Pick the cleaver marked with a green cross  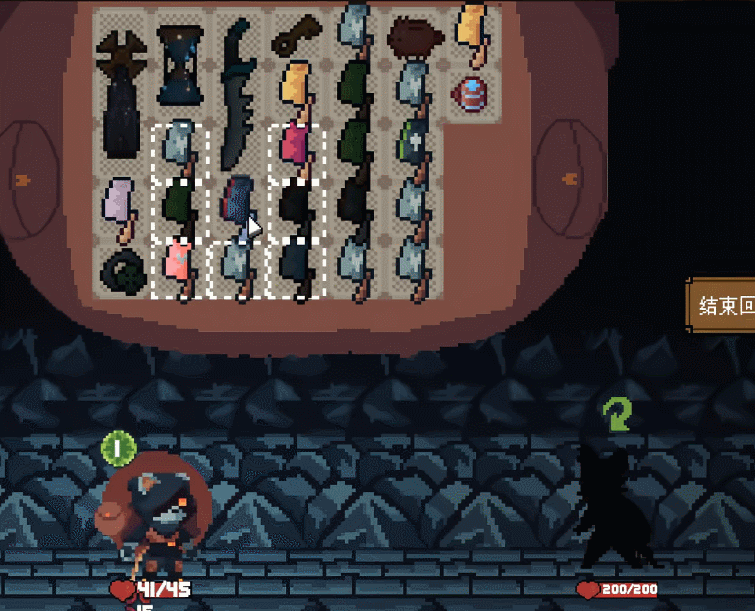click(414, 150)
